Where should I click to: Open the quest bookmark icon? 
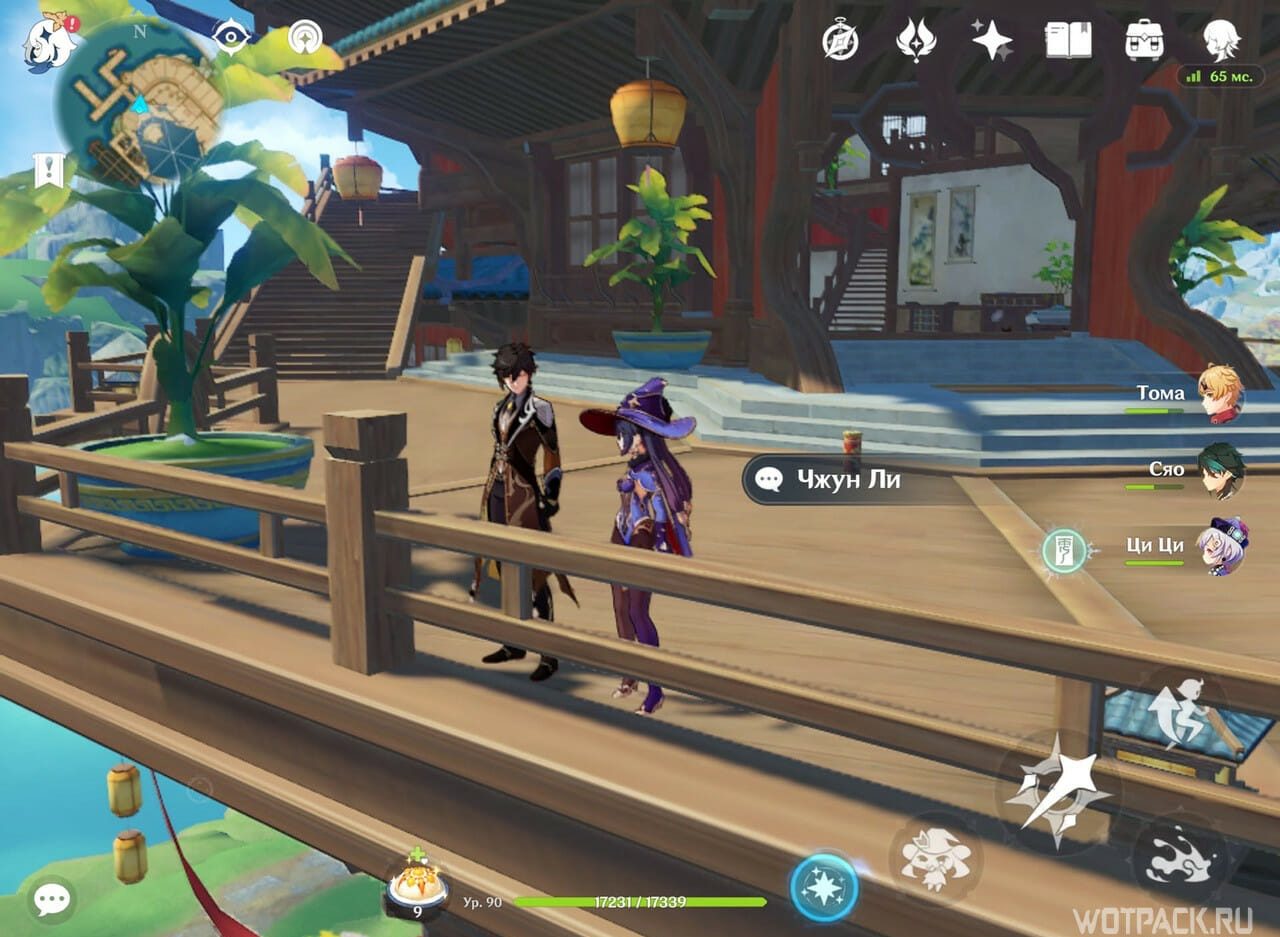(x=47, y=171)
